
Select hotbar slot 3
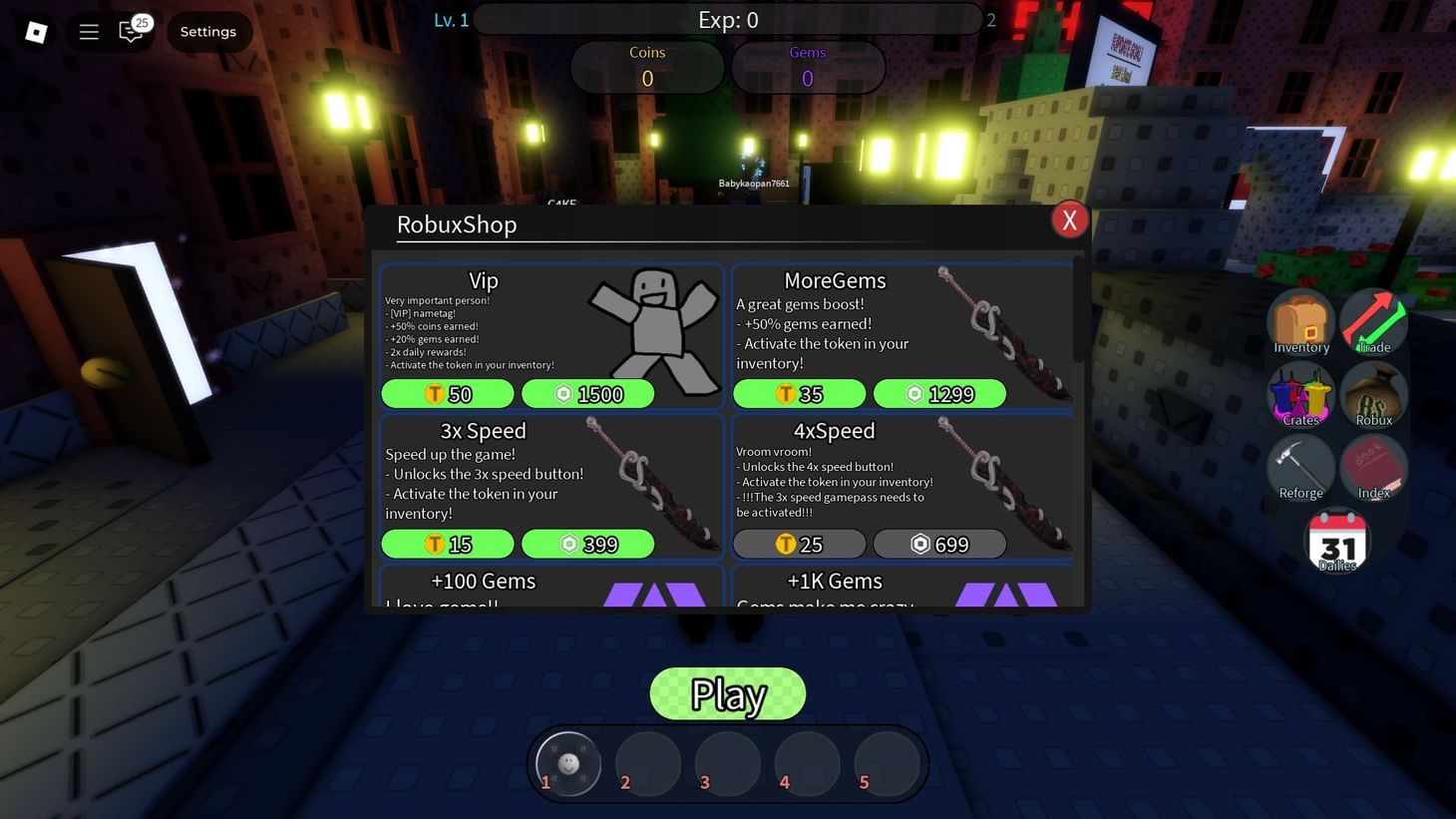click(x=727, y=763)
